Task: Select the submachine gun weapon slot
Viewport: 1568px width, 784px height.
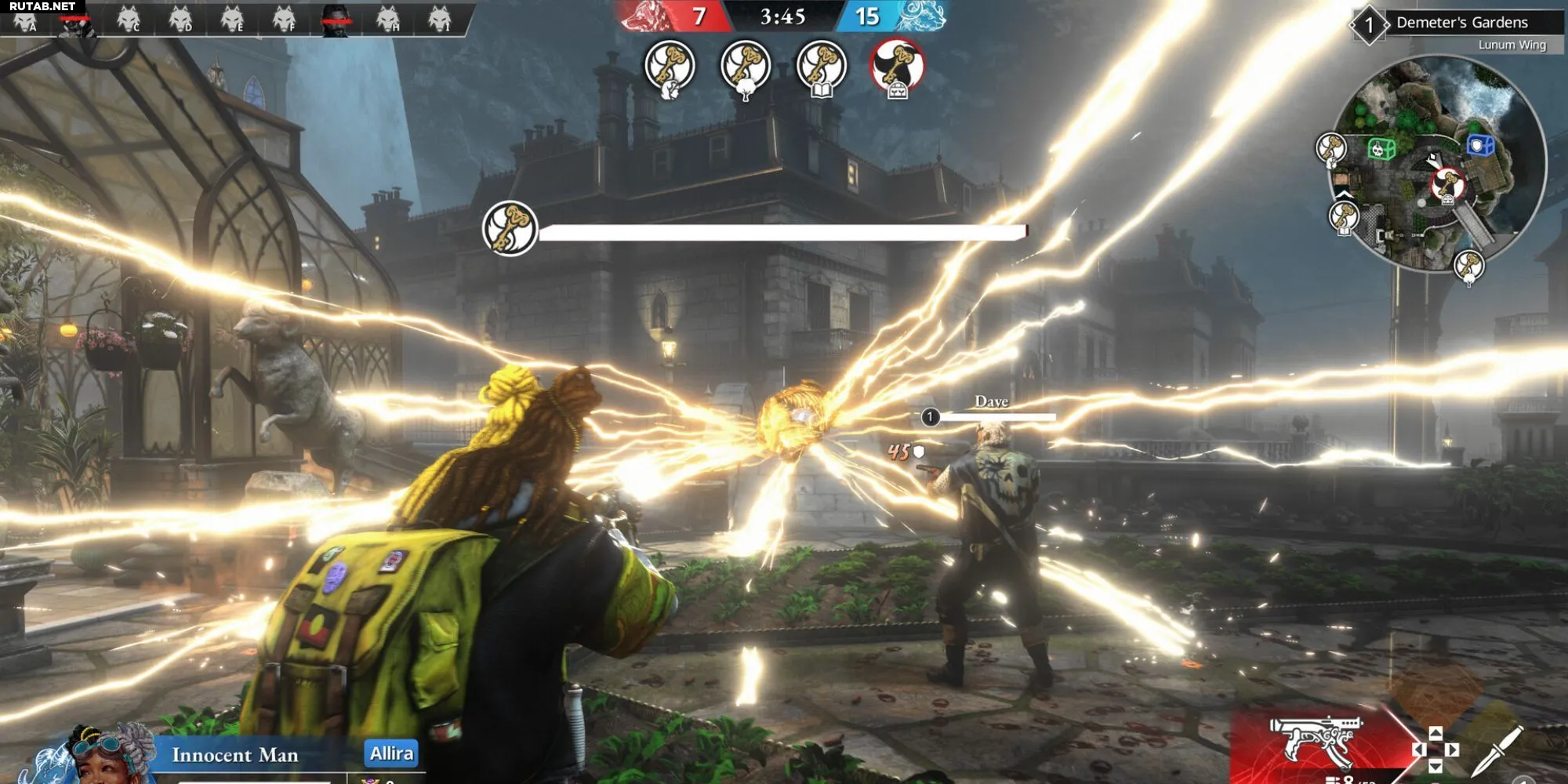Action: [1316, 741]
